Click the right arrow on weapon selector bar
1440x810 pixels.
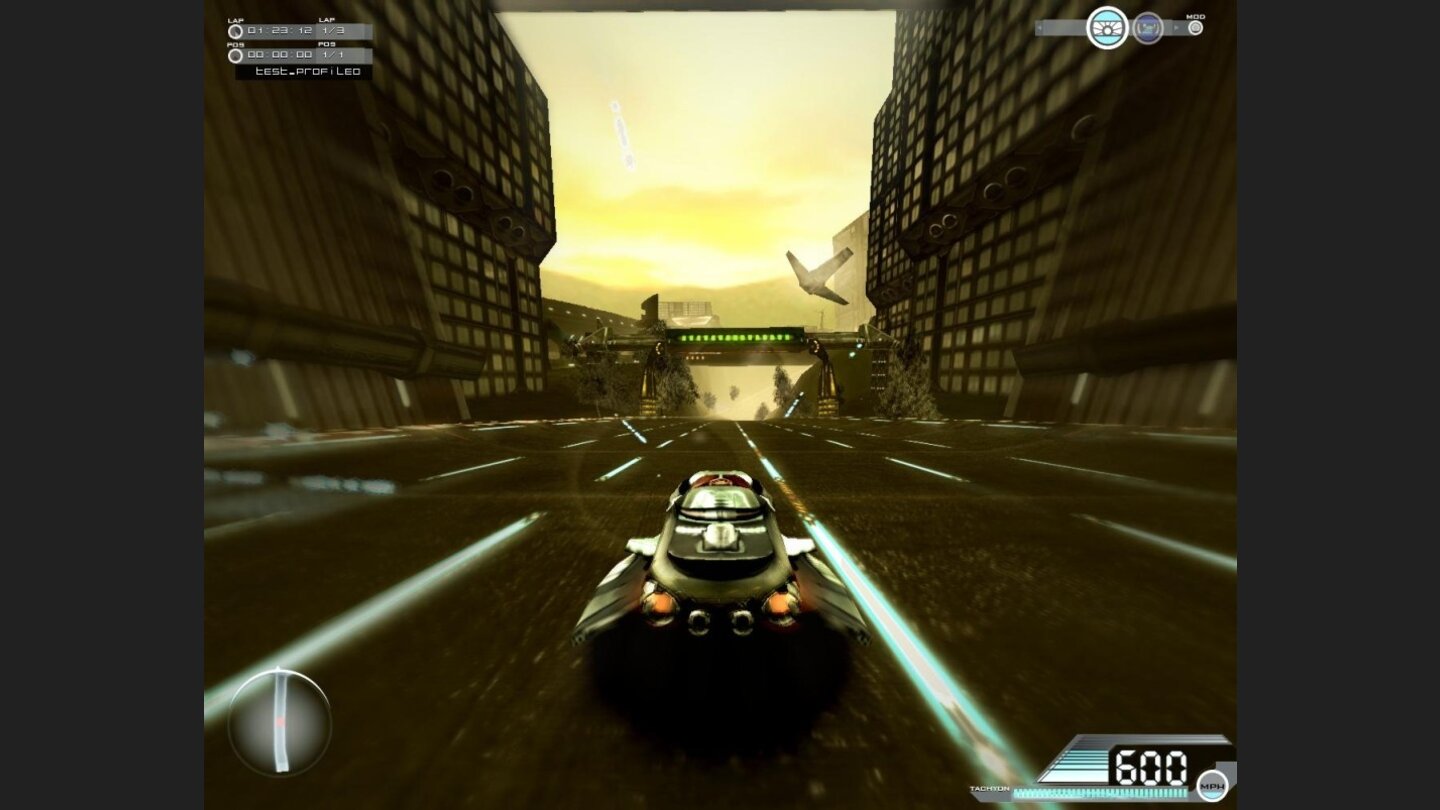coord(1177,27)
